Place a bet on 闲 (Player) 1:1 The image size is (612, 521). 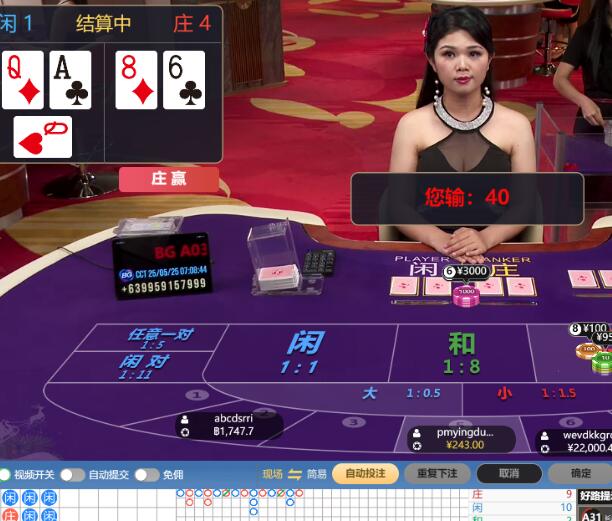click(x=303, y=351)
